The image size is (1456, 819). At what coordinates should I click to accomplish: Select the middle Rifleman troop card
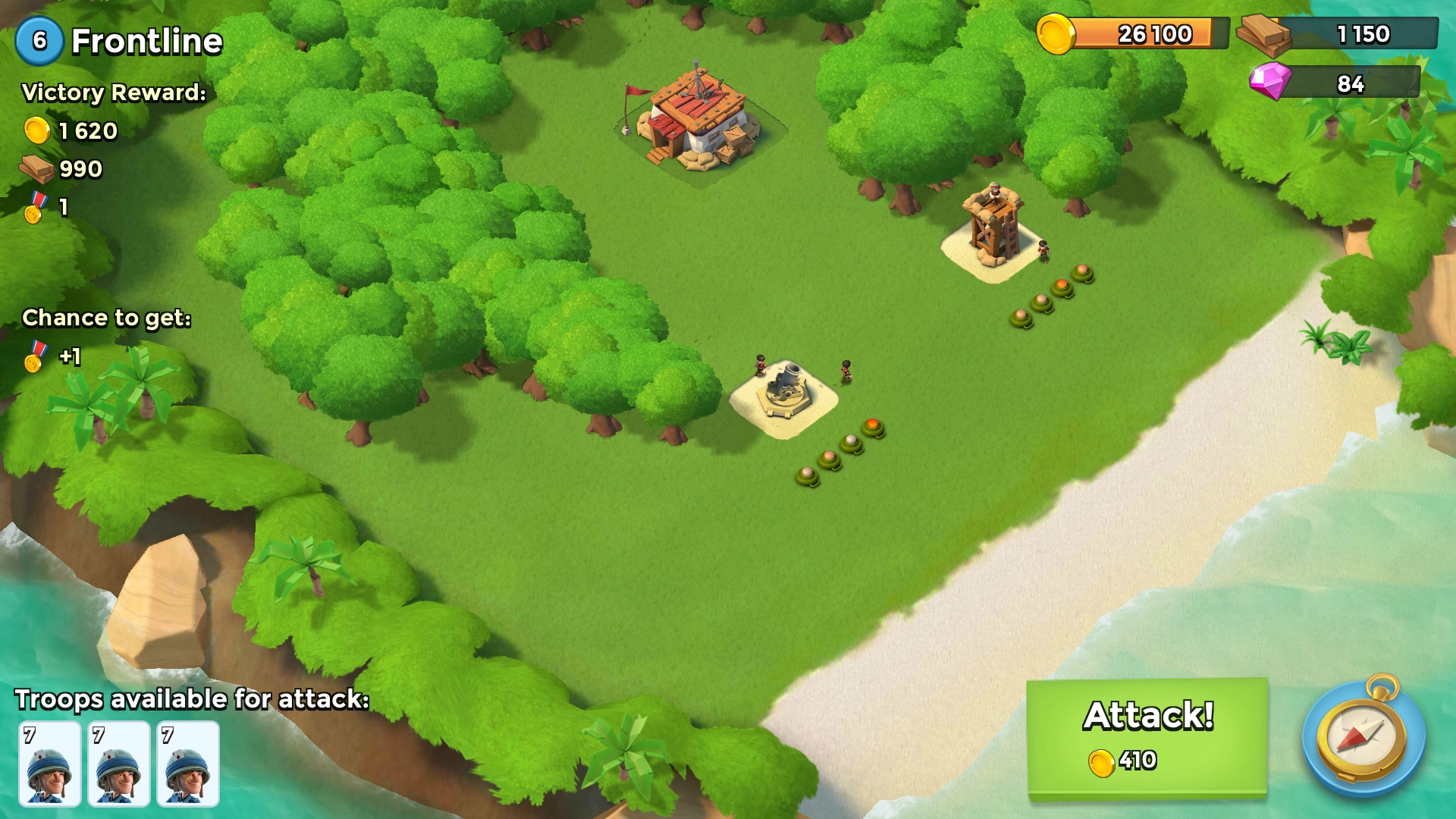[118, 762]
